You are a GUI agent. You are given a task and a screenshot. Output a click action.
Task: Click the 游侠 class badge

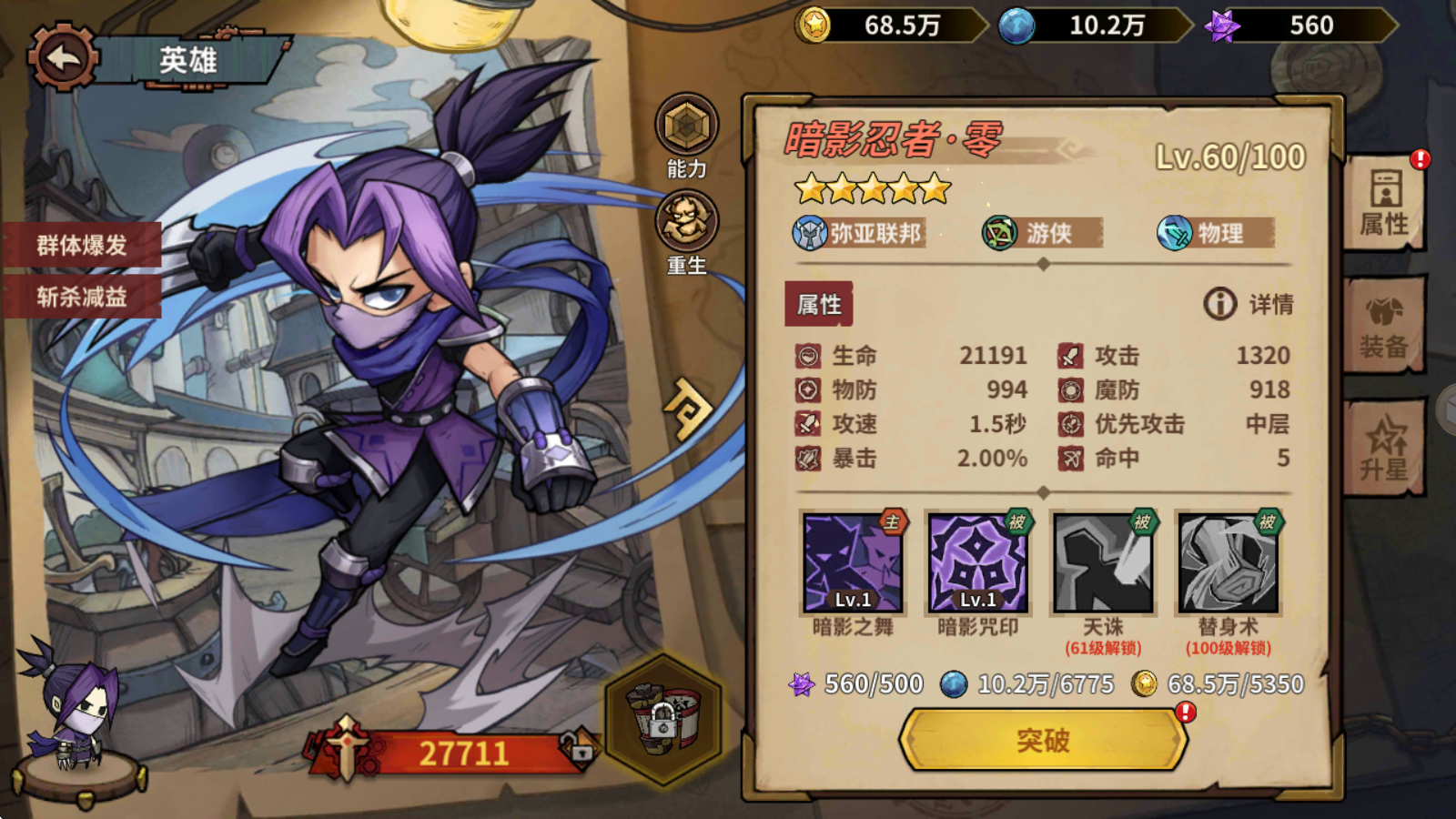point(999,232)
